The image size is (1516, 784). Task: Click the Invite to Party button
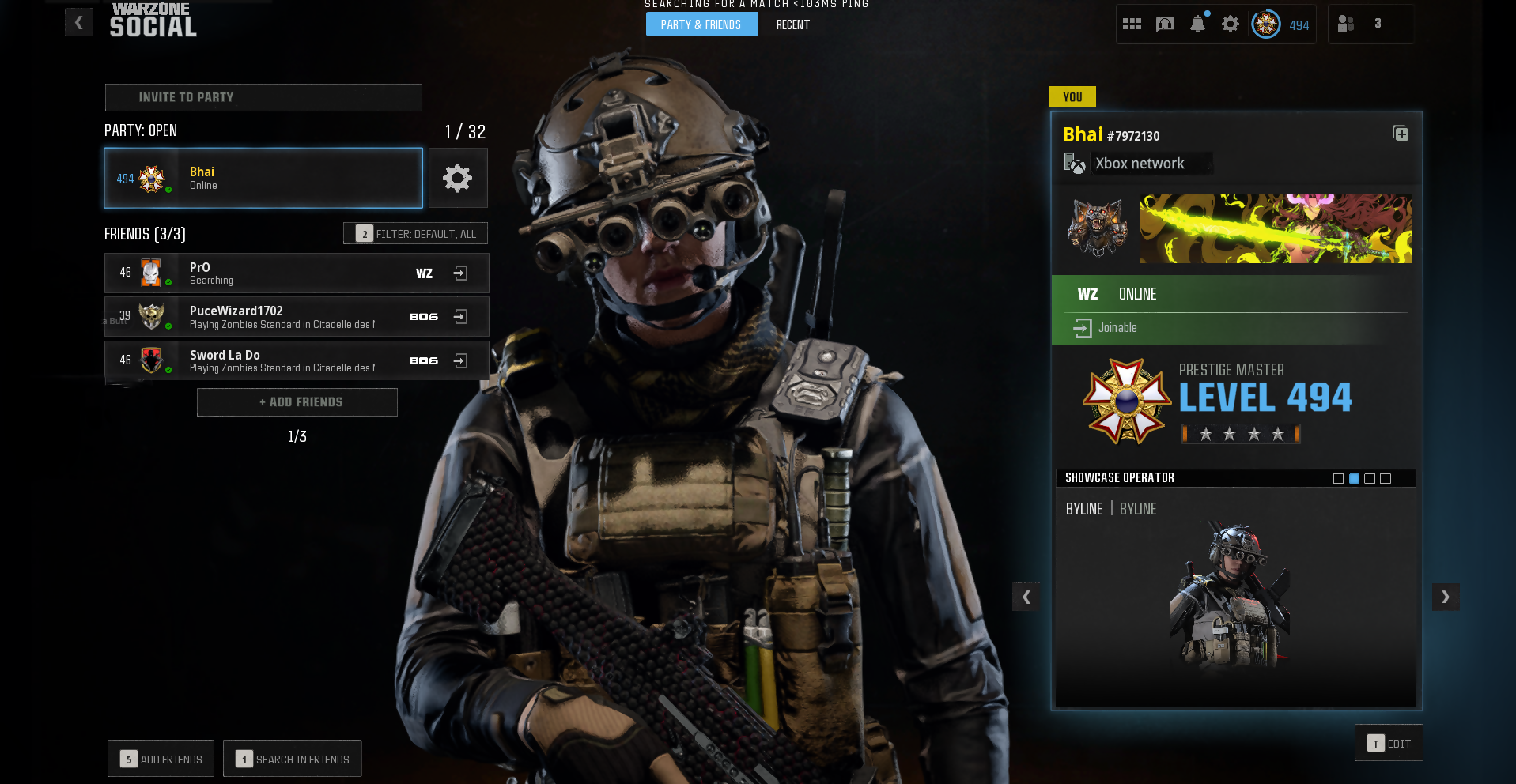pos(263,97)
